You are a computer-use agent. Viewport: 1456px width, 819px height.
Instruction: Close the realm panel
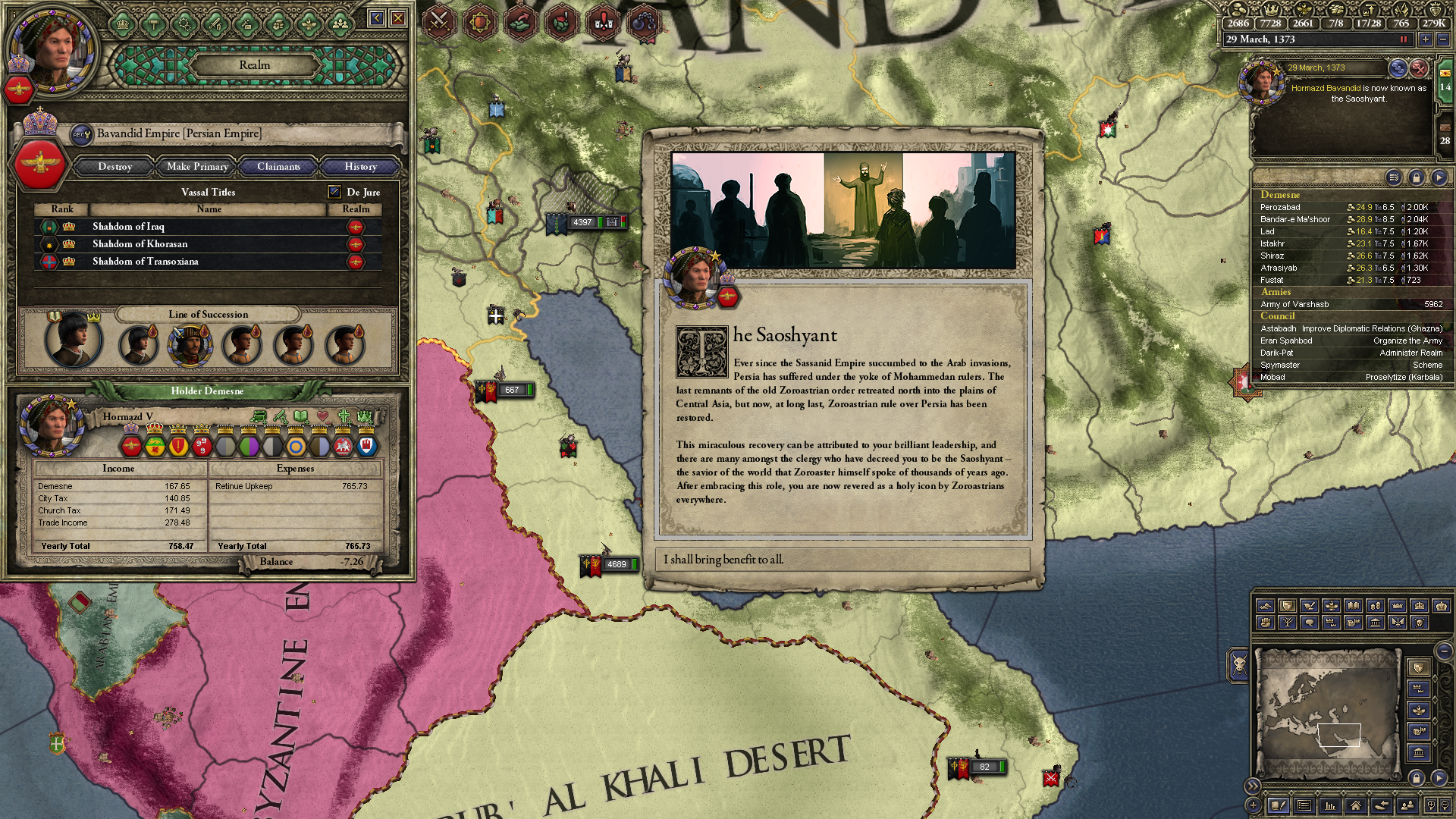click(x=398, y=18)
